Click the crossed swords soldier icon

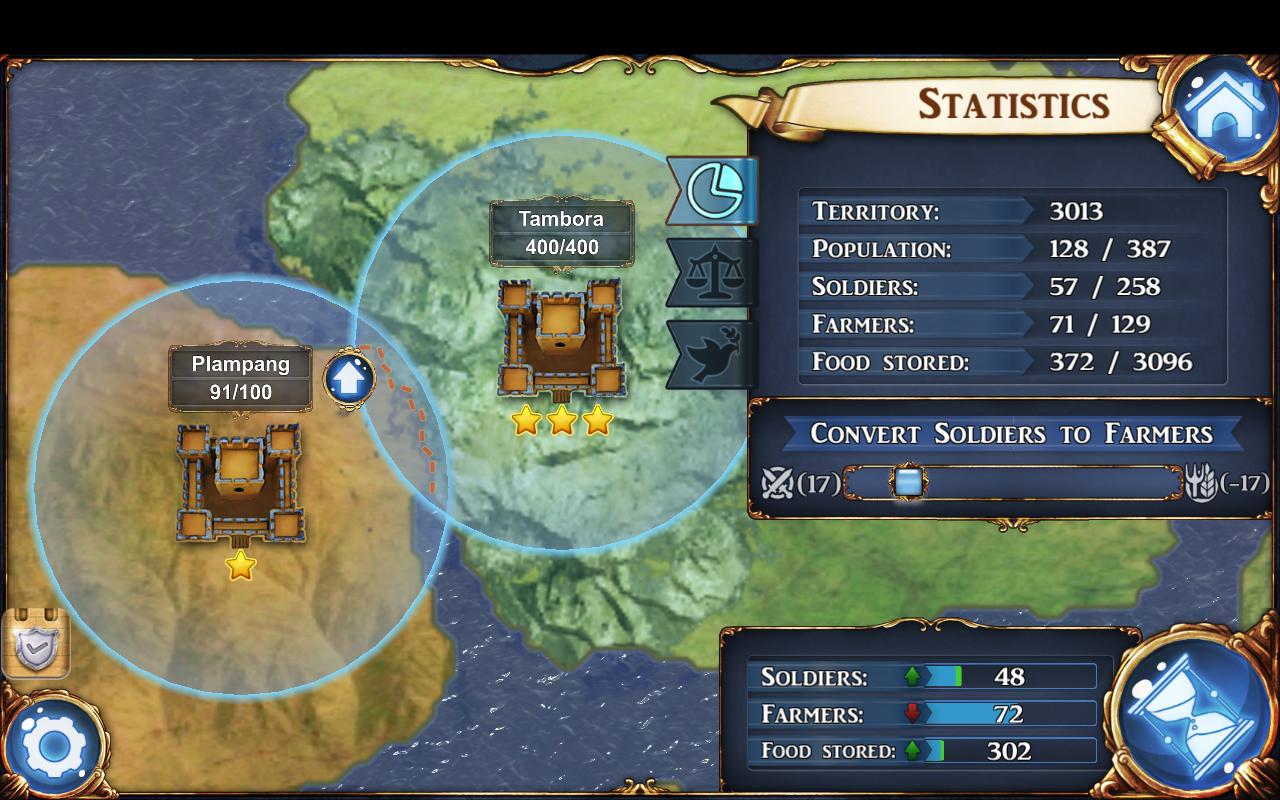click(777, 484)
